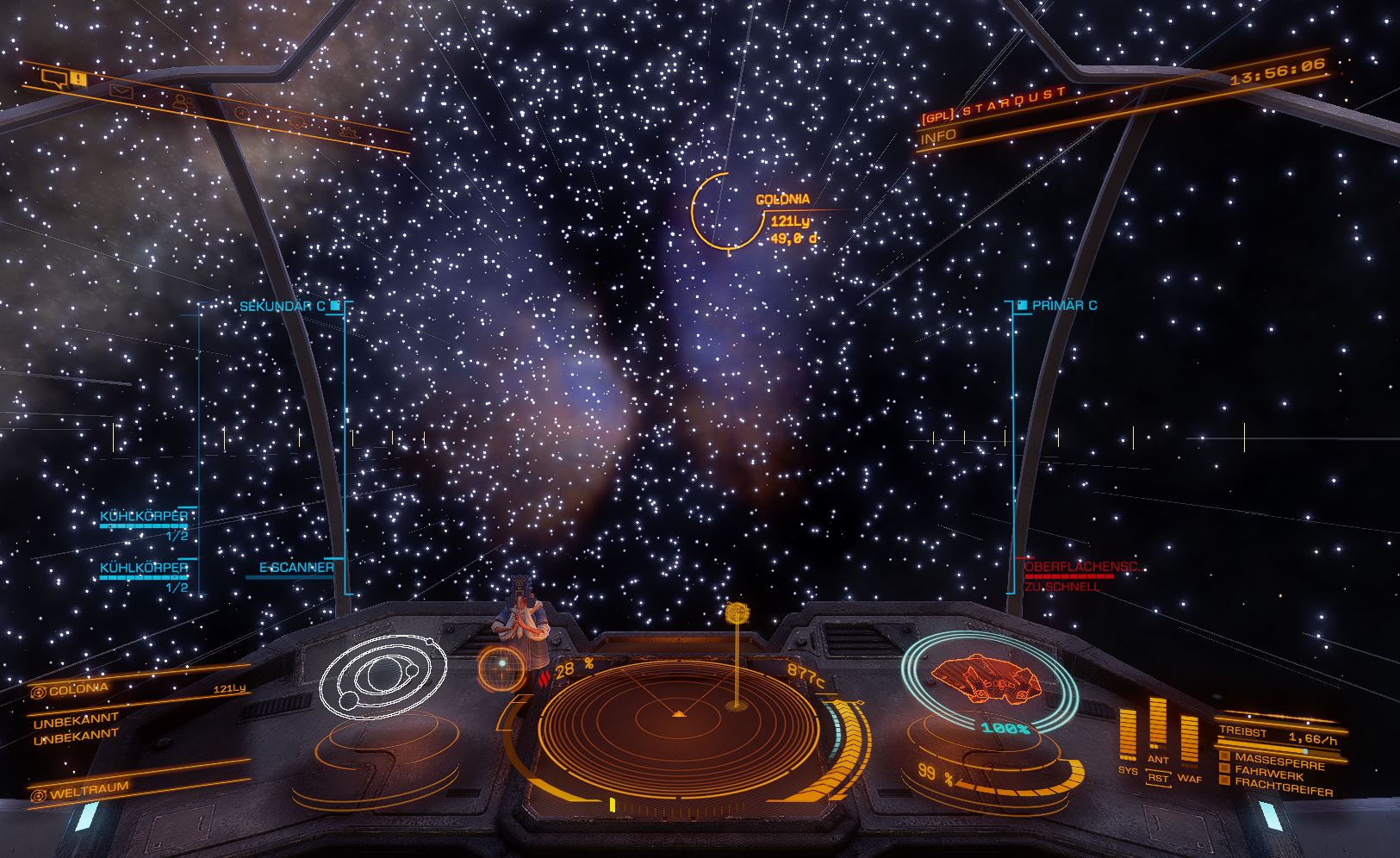Open the inbox envelope icon

pos(120,91)
